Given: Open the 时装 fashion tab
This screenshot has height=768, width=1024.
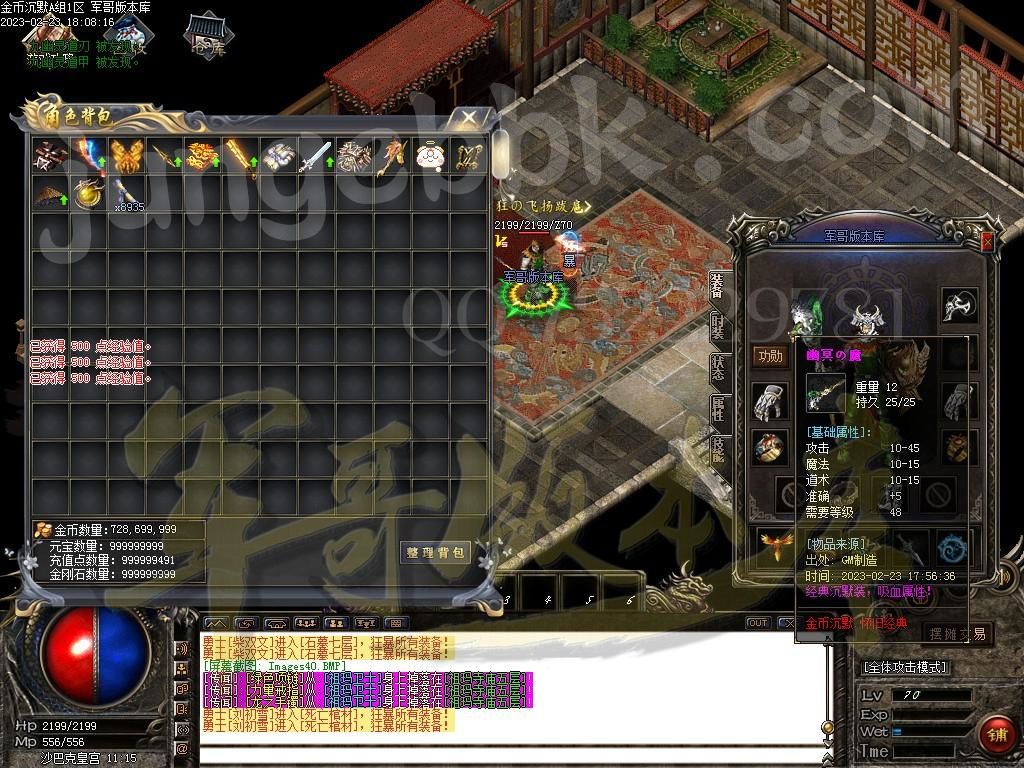Looking at the screenshot, I should [718, 326].
